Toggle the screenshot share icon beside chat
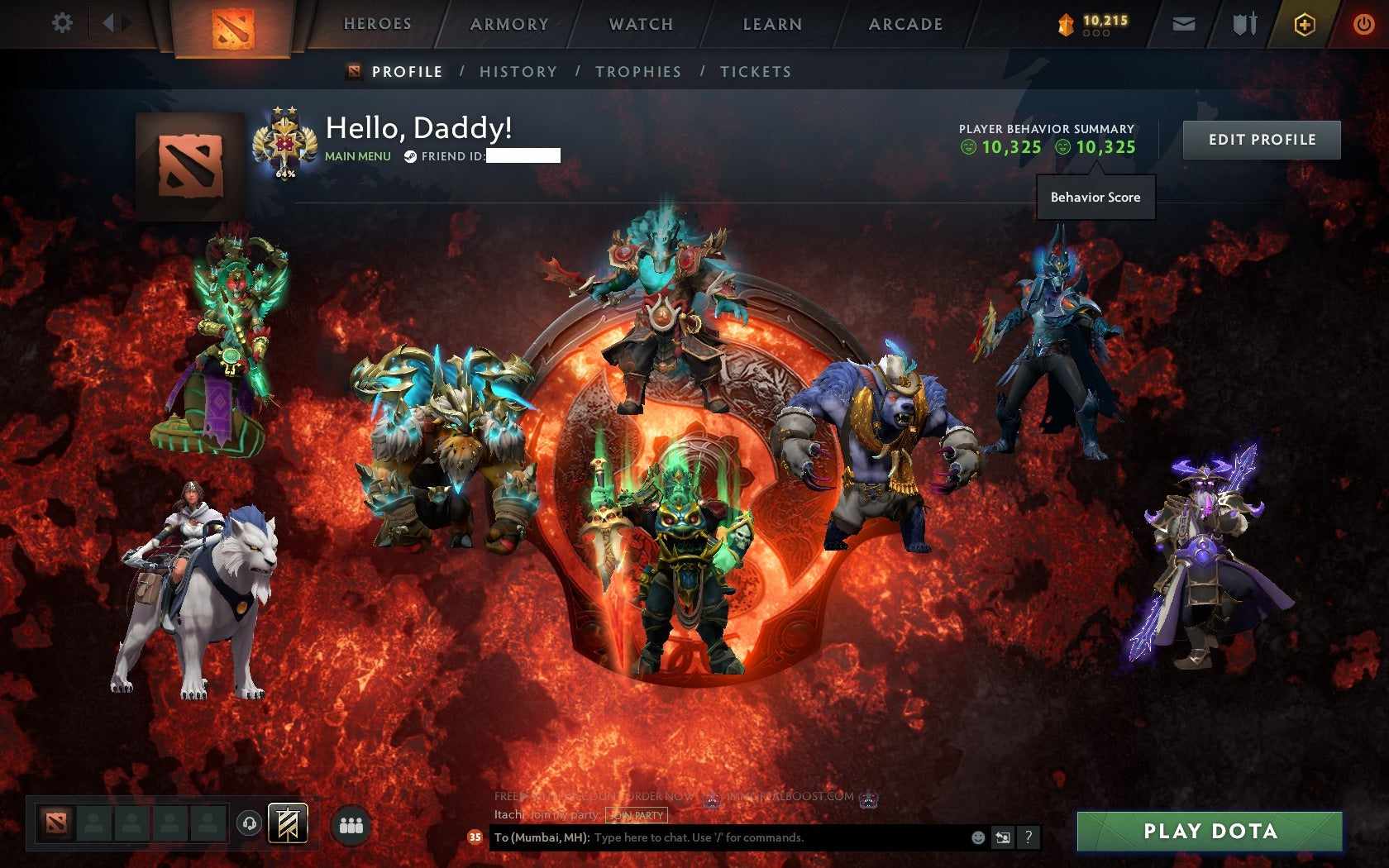The width and height of the screenshot is (1389, 868). pyautogui.click(x=1004, y=837)
